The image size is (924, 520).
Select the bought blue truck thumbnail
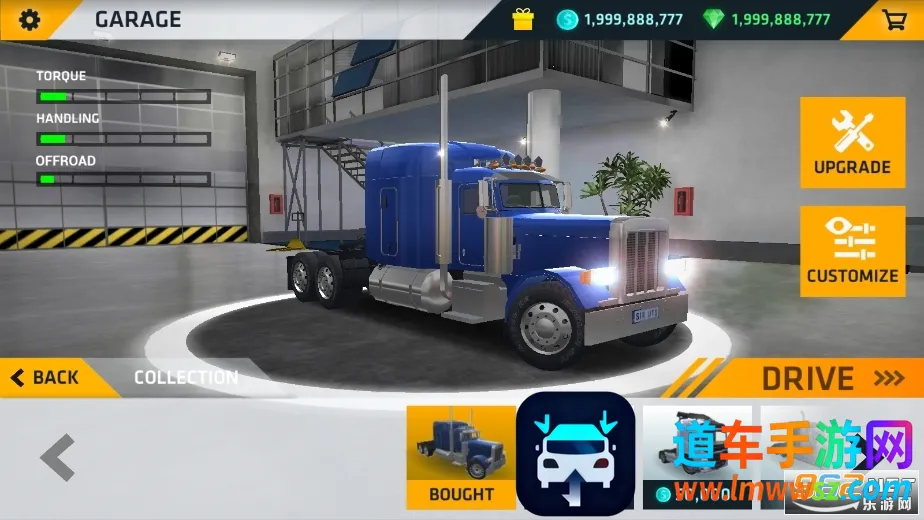pos(461,456)
